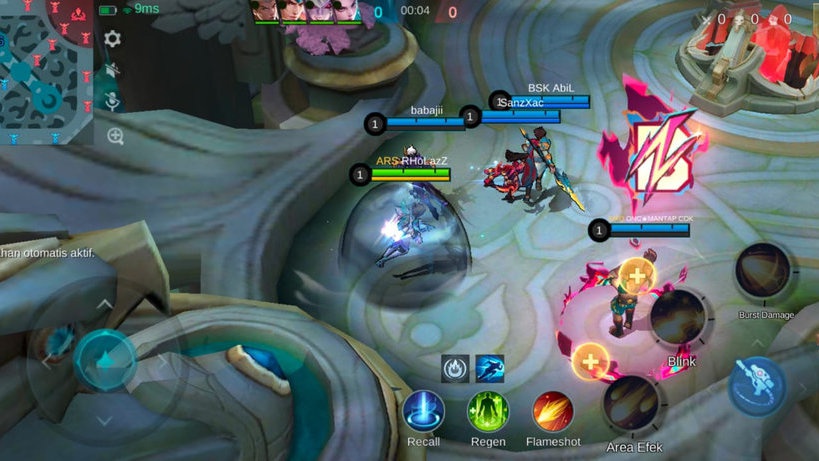
Task: Trigger the Blink skill button
Action: 679,318
